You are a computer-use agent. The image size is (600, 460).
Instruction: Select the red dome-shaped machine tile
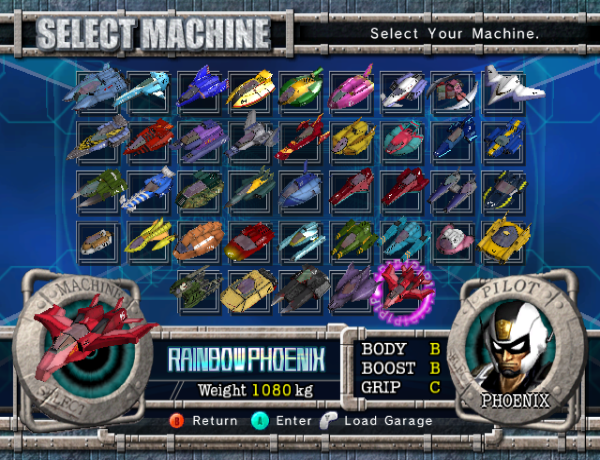point(250,239)
